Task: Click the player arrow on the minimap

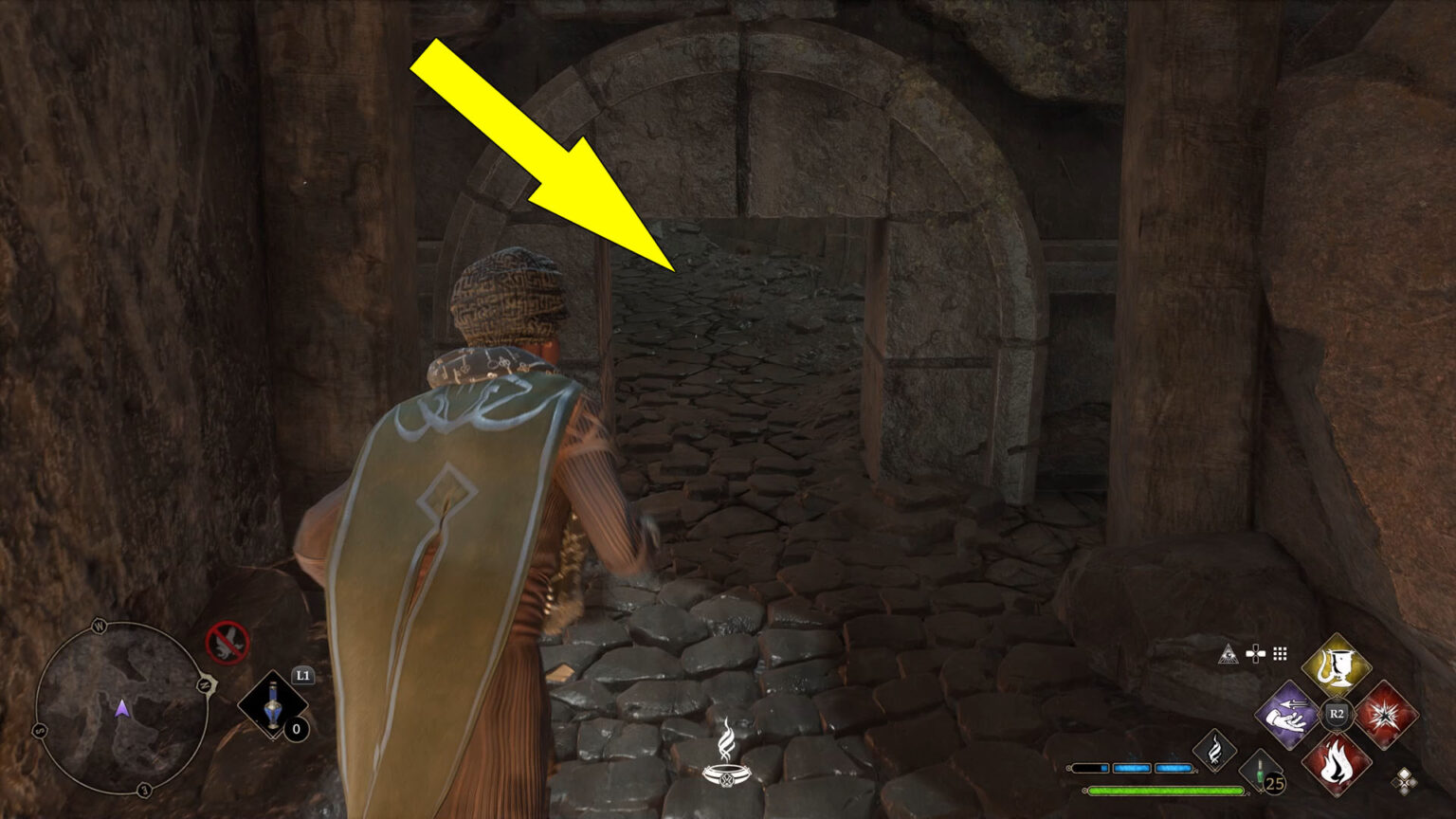Action: [x=121, y=710]
